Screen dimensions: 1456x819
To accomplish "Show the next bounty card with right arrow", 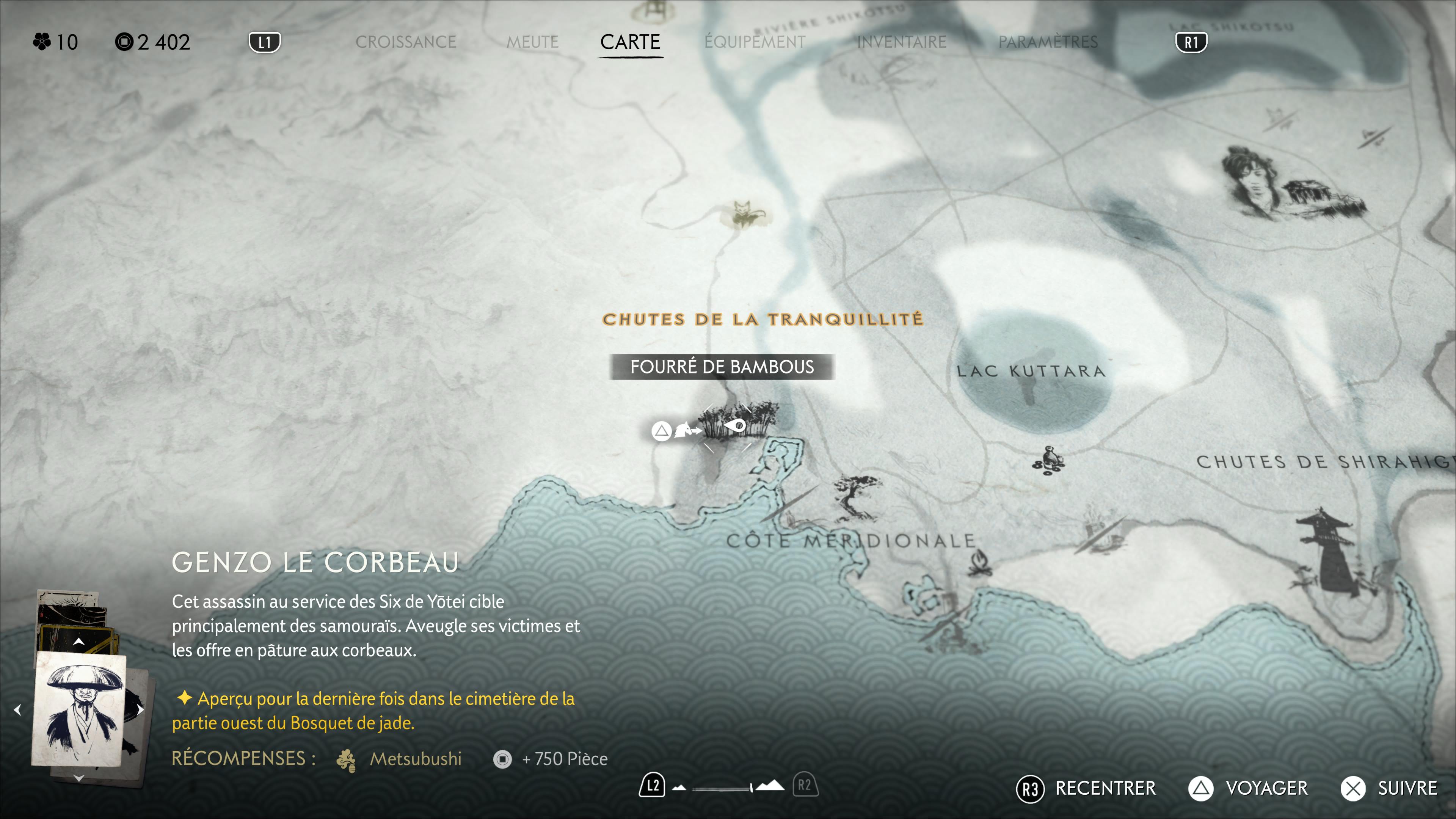I will [x=140, y=709].
